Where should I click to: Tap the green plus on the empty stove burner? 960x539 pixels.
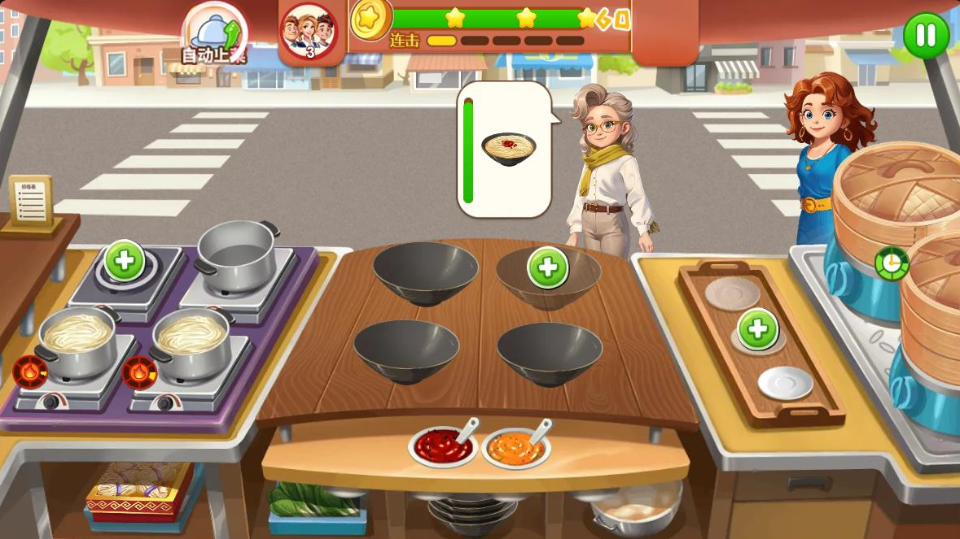click(125, 260)
